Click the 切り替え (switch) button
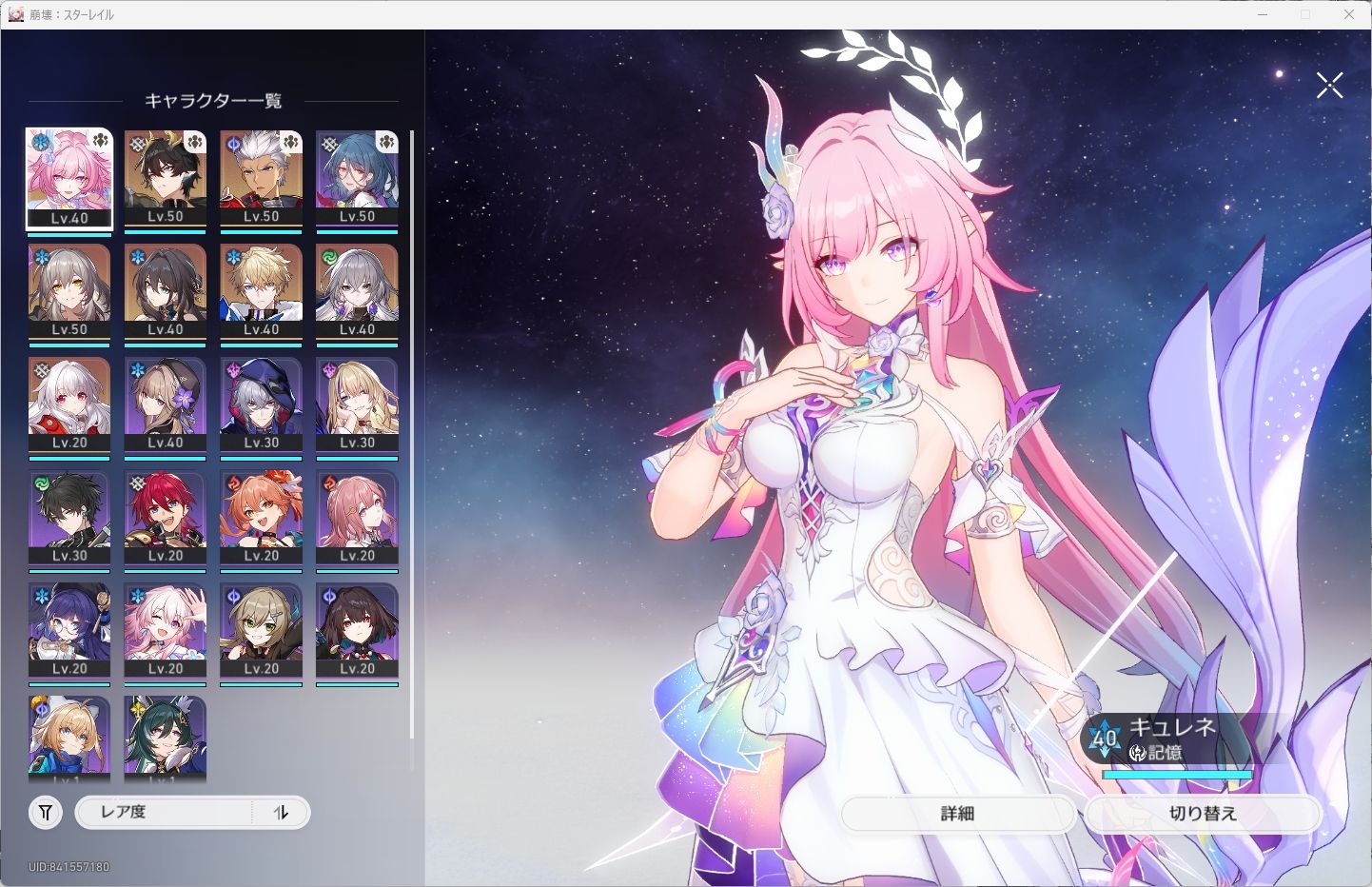1372x887 pixels. point(1203,814)
